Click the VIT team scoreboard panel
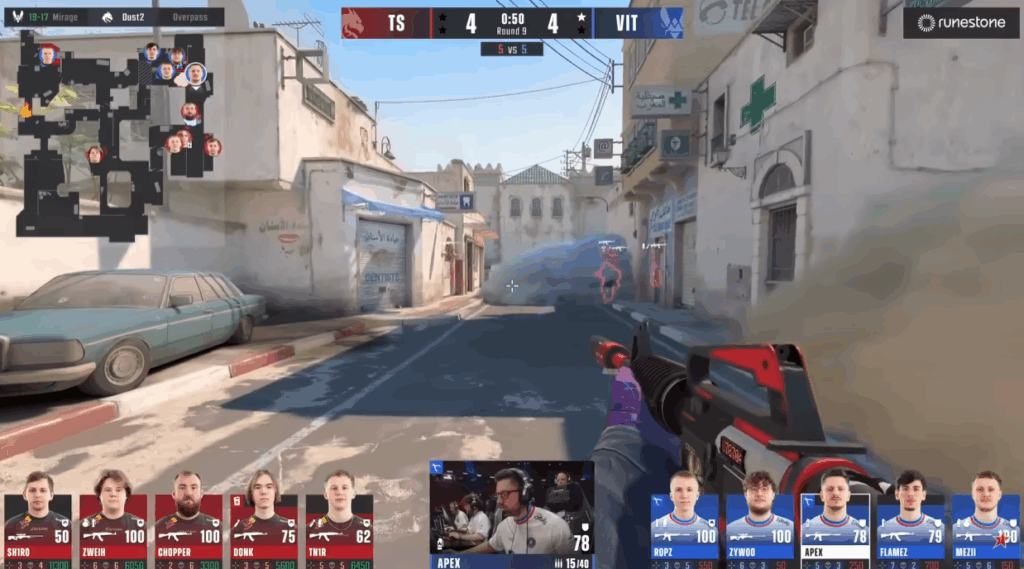 (x=638, y=23)
